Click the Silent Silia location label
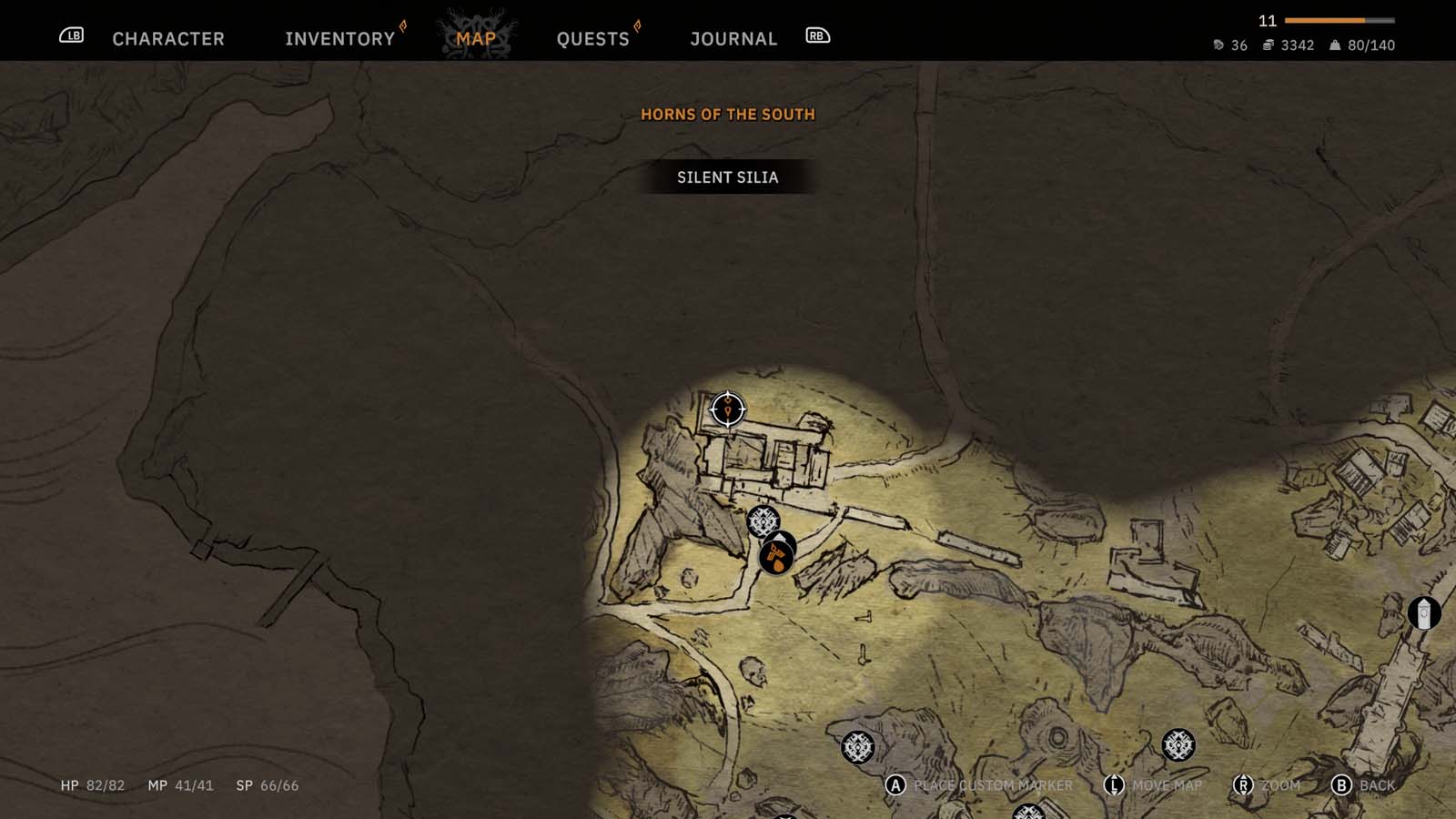This screenshot has width=1456, height=819. coord(728,177)
